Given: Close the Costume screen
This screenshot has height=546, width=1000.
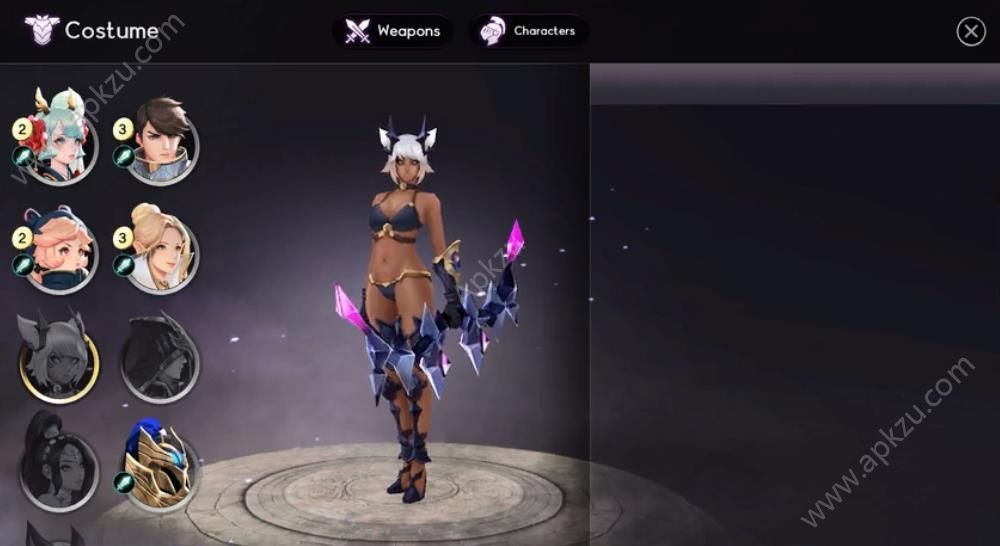Looking at the screenshot, I should point(970,32).
